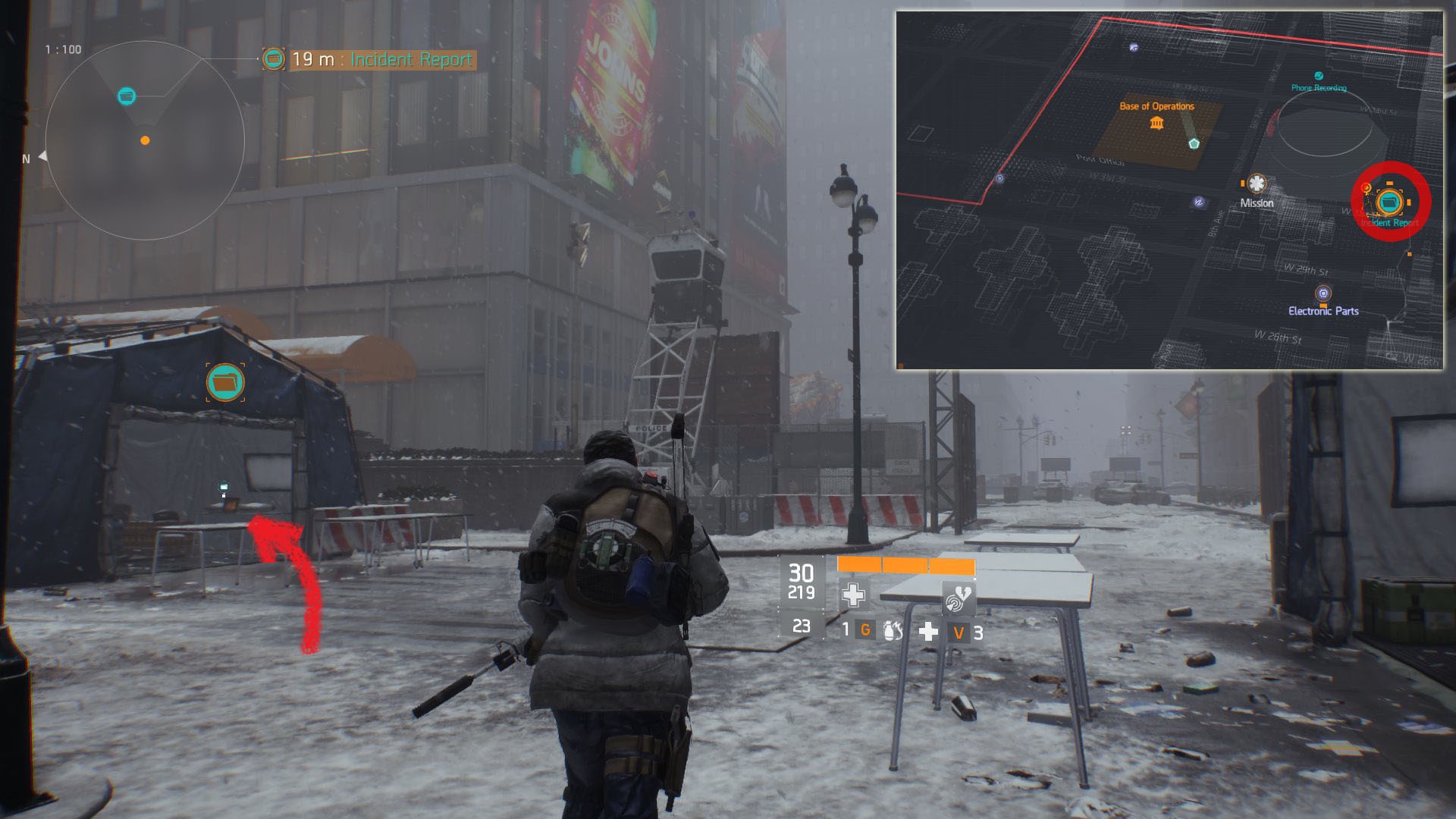
Task: Select the Incident Report objective tracker label
Action: point(381,60)
